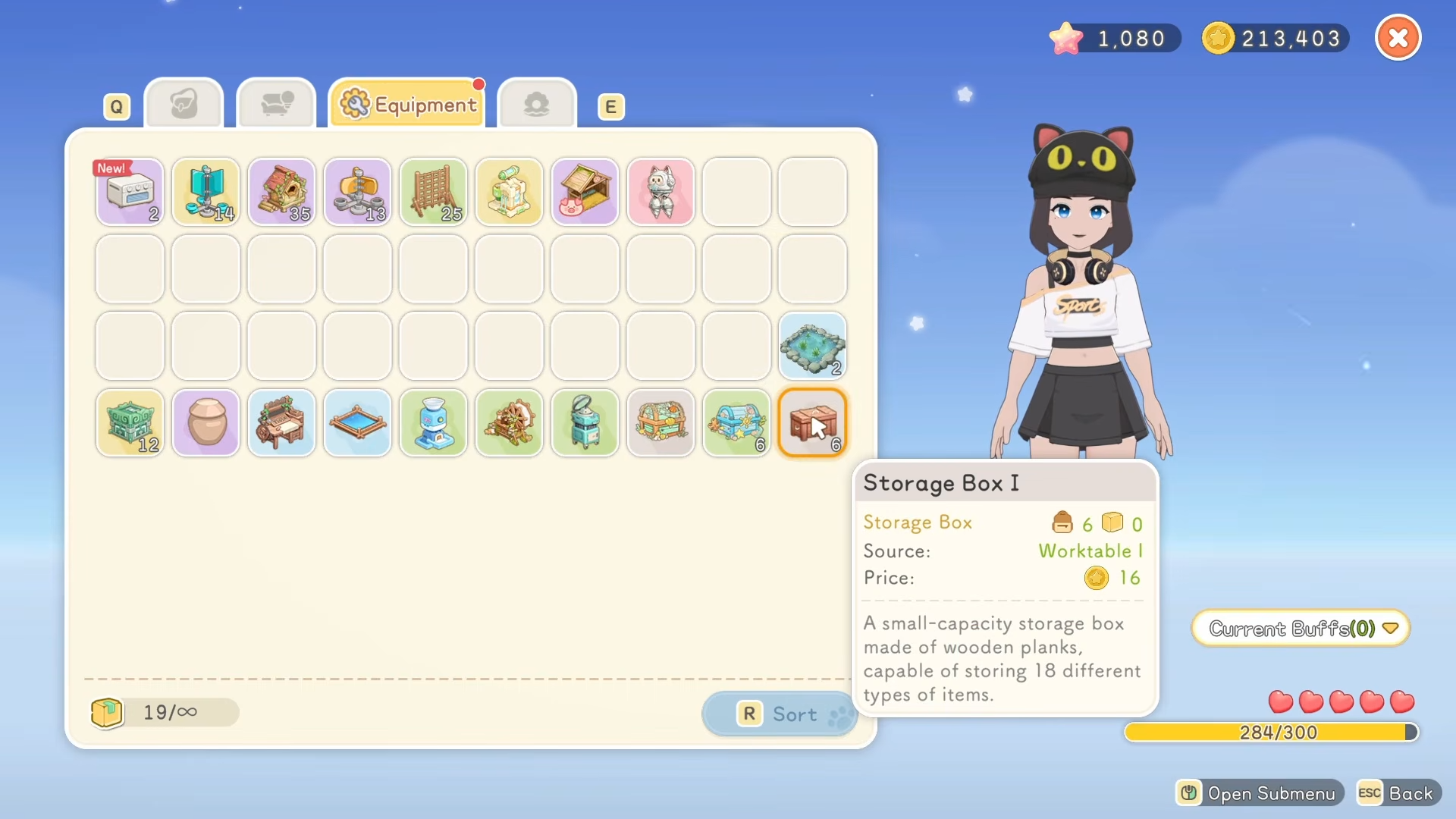Click the Back button
The width and height of the screenshot is (1456, 819).
click(x=1399, y=793)
